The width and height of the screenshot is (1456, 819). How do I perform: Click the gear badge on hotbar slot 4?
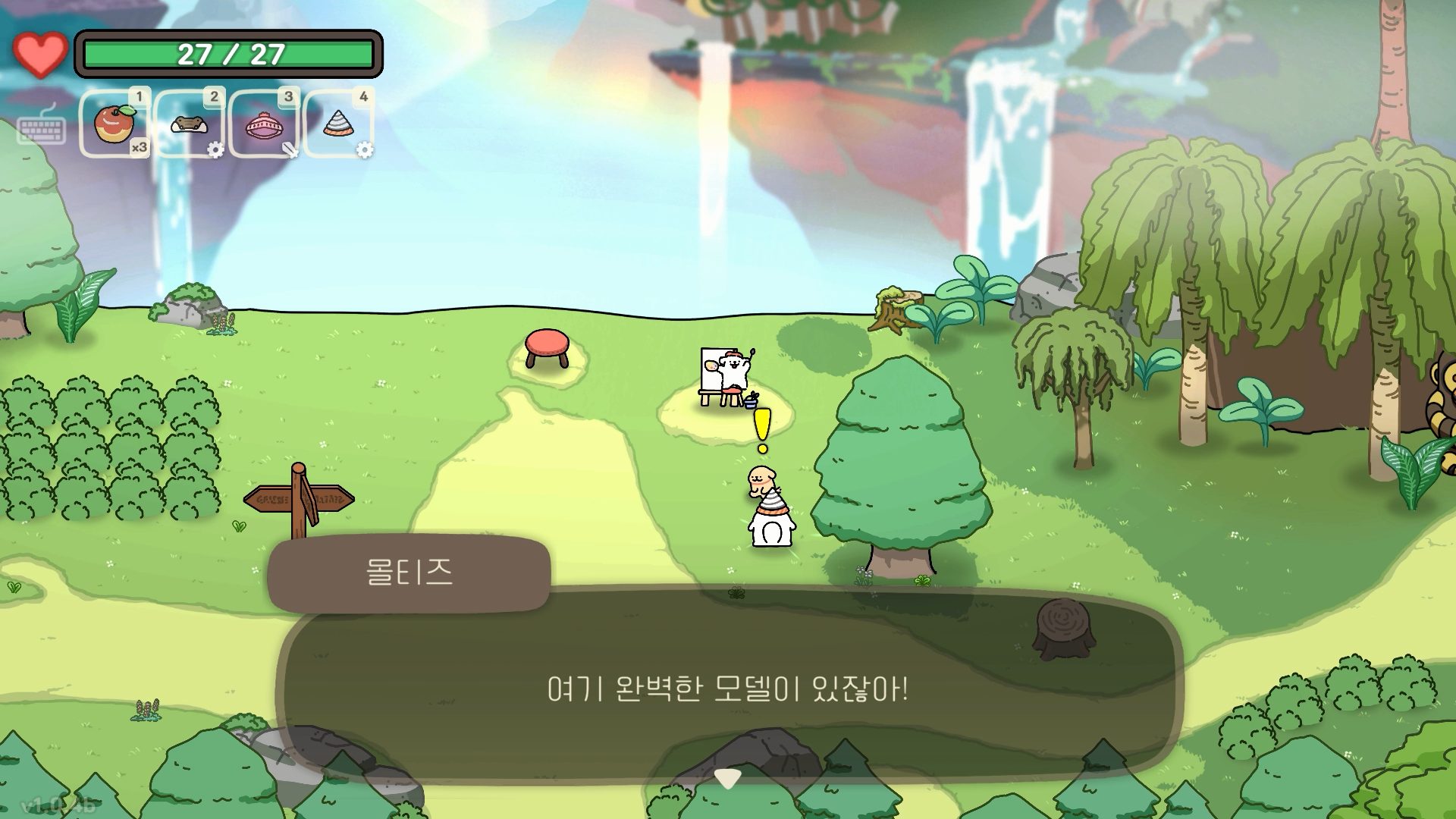(x=366, y=152)
